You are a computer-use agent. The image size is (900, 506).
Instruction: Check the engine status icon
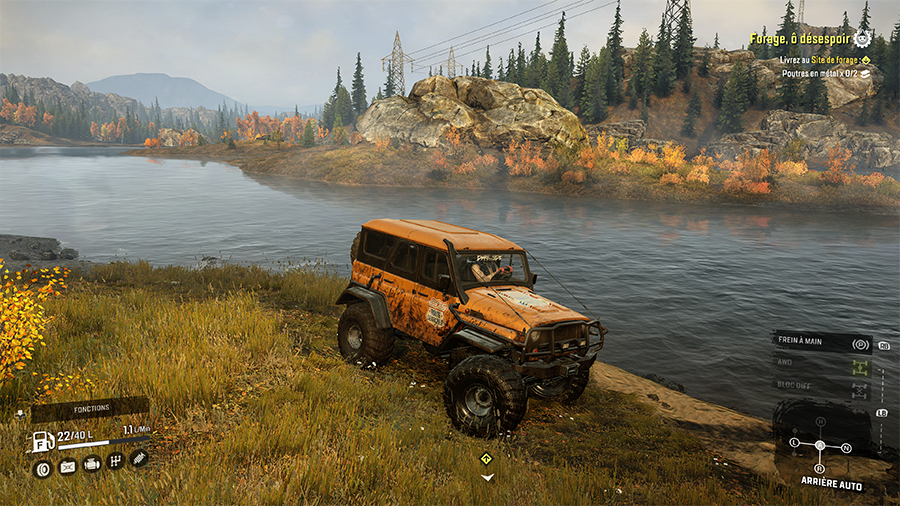91,464
